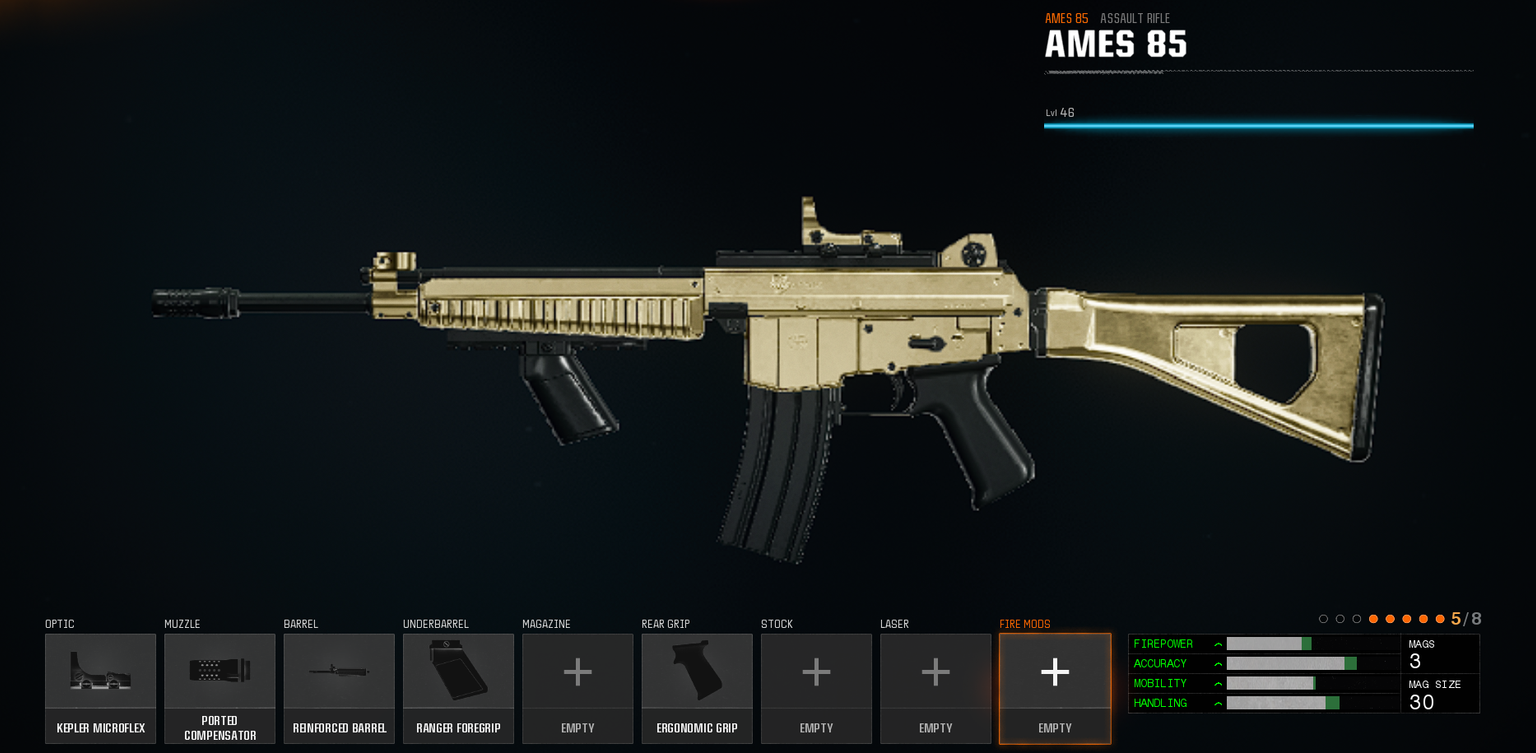
Task: Collapse the MOBILITY stat chevron
Action: [x=1218, y=683]
